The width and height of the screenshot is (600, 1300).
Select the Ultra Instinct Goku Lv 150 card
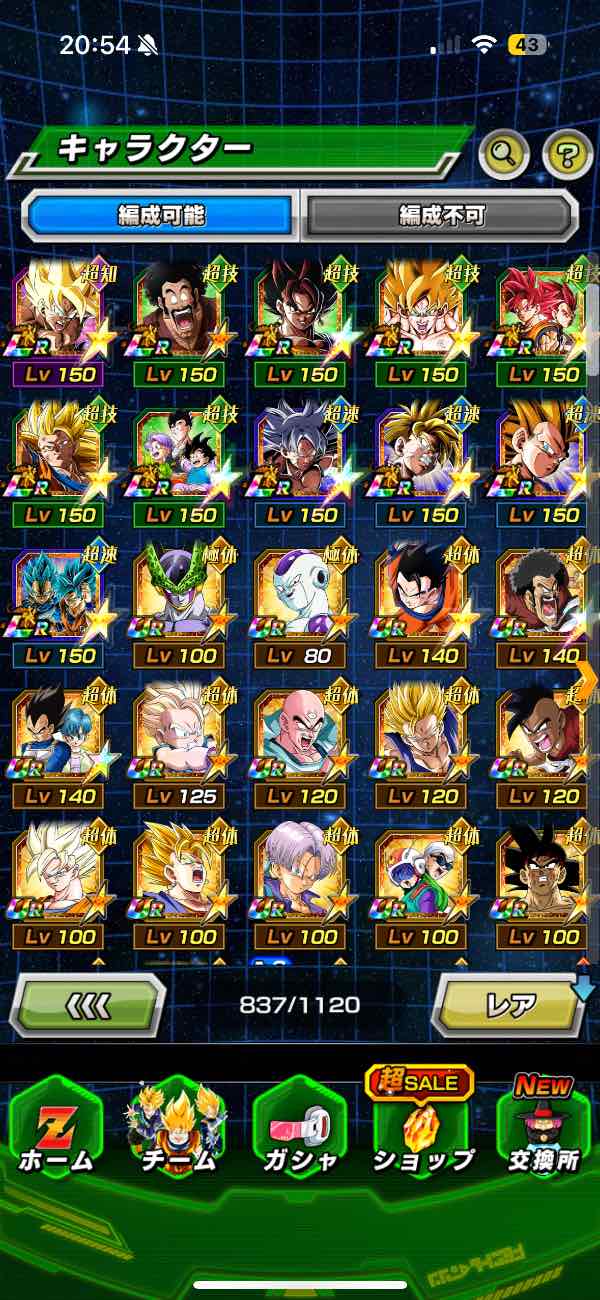pyautogui.click(x=300, y=465)
